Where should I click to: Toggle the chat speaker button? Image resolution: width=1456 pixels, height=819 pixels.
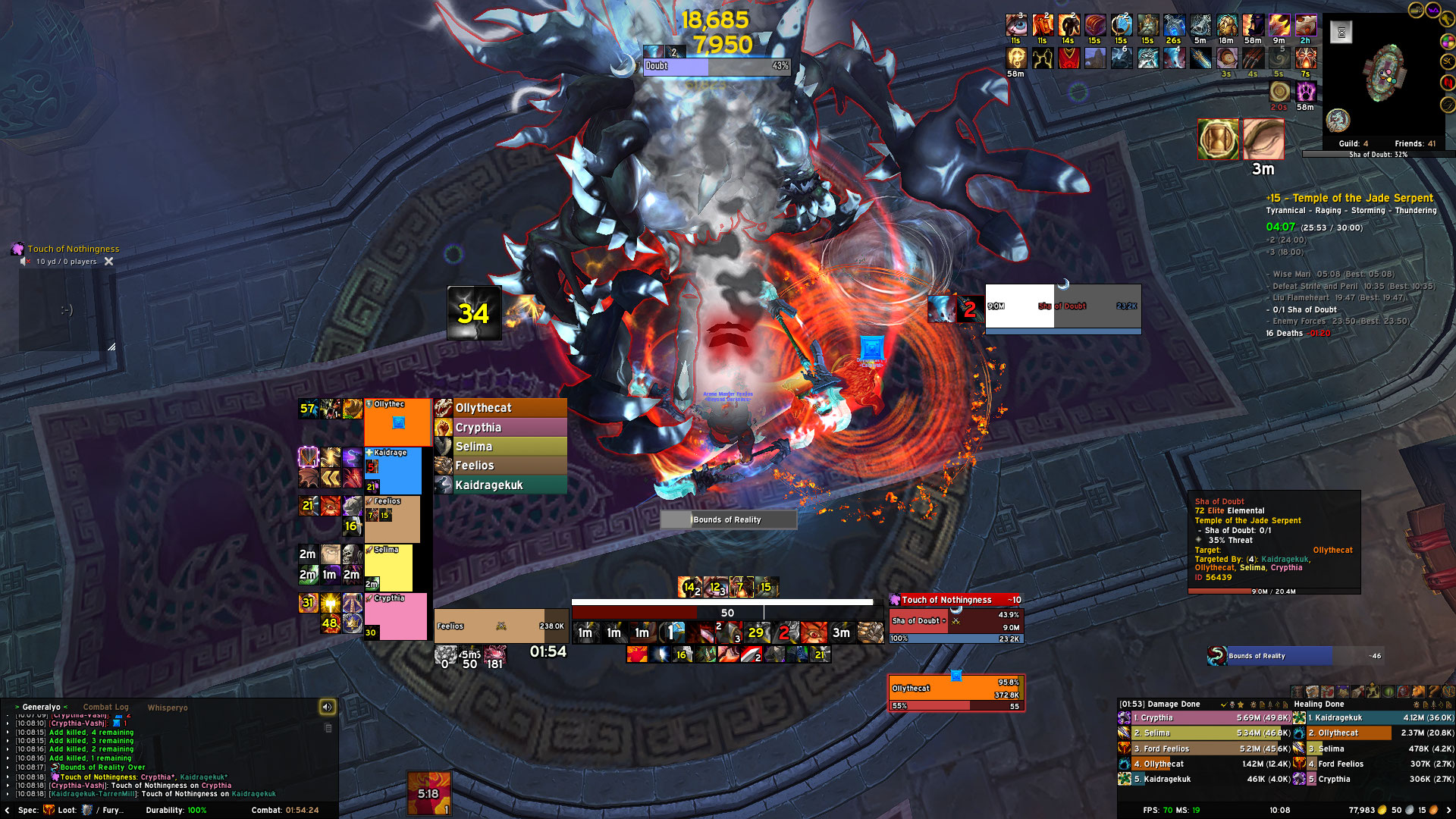click(327, 707)
